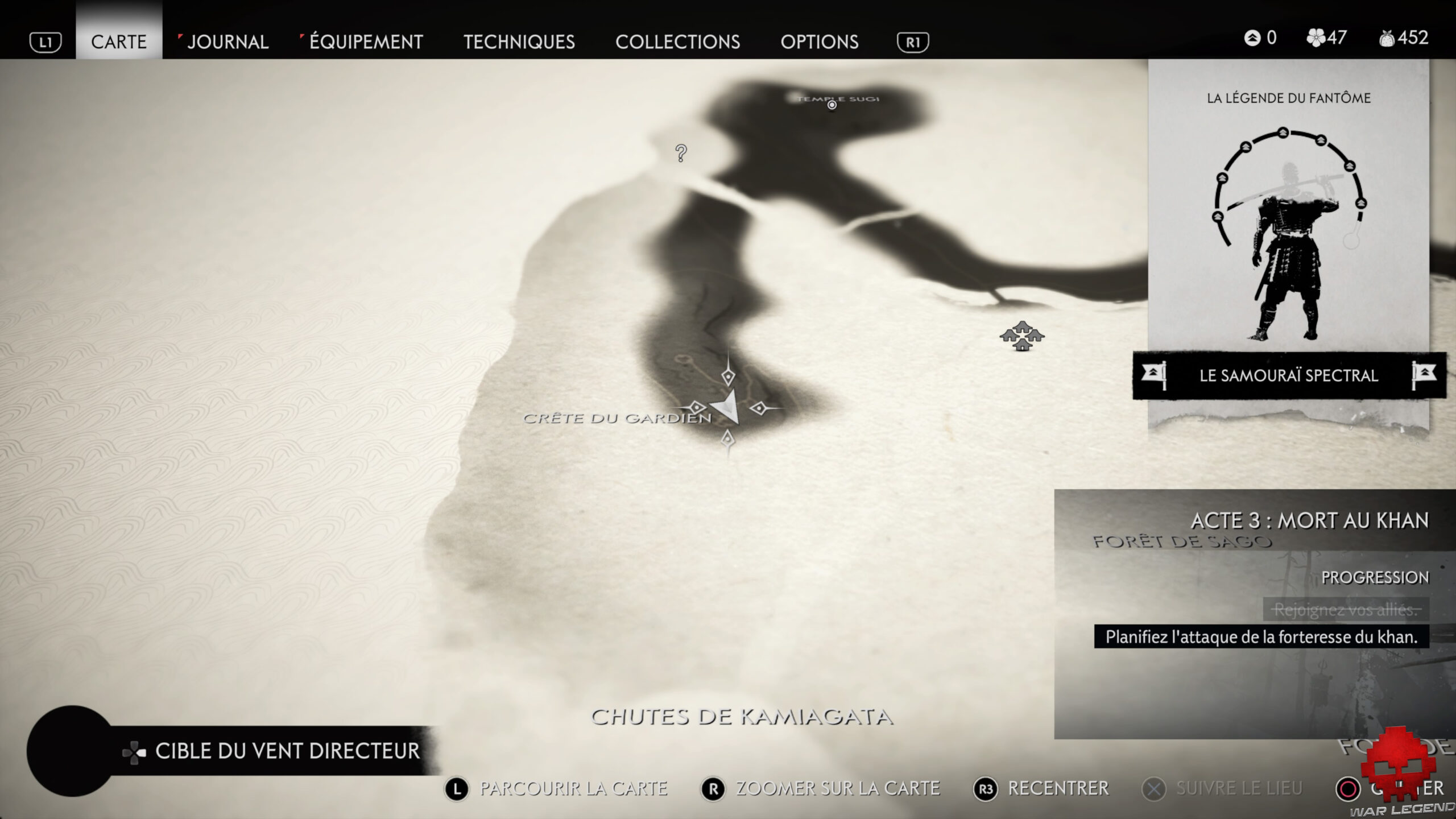Open the COLLECTIONS menu tab

(679, 42)
